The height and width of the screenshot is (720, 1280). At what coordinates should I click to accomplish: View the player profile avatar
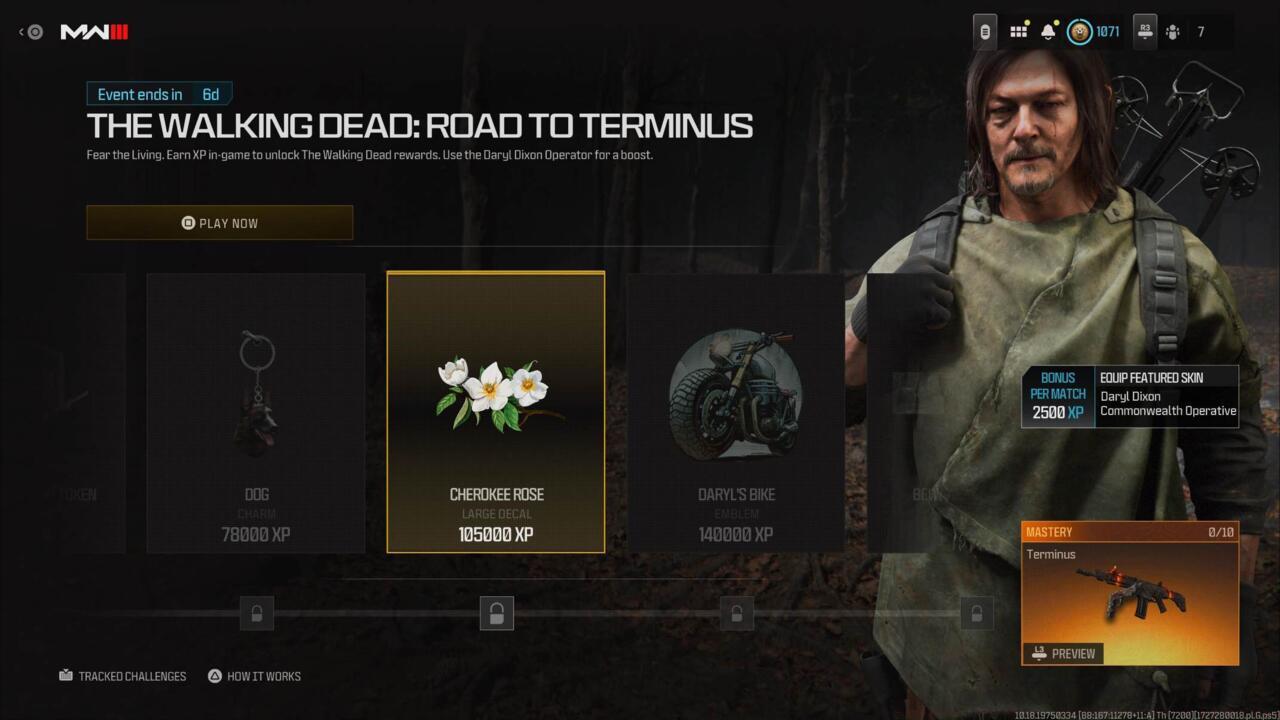coord(1080,32)
